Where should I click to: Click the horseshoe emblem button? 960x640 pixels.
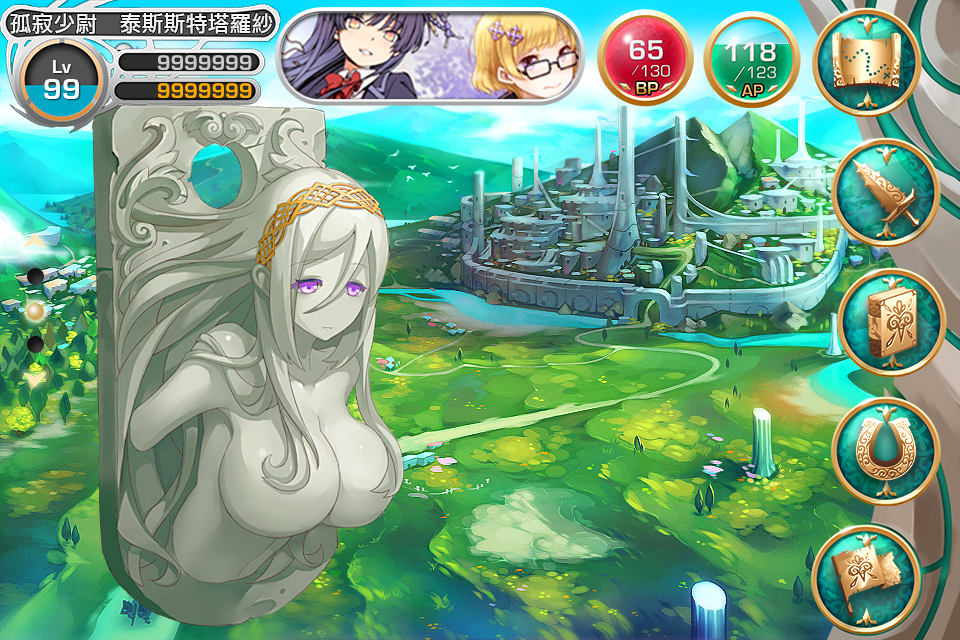(886, 451)
